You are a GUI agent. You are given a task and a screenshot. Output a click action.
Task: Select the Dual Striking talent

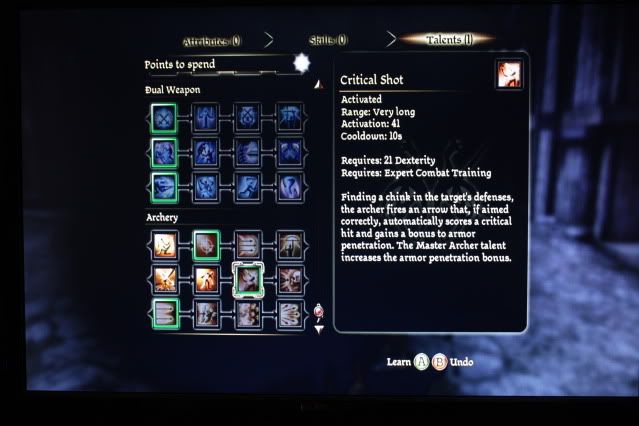tap(163, 152)
